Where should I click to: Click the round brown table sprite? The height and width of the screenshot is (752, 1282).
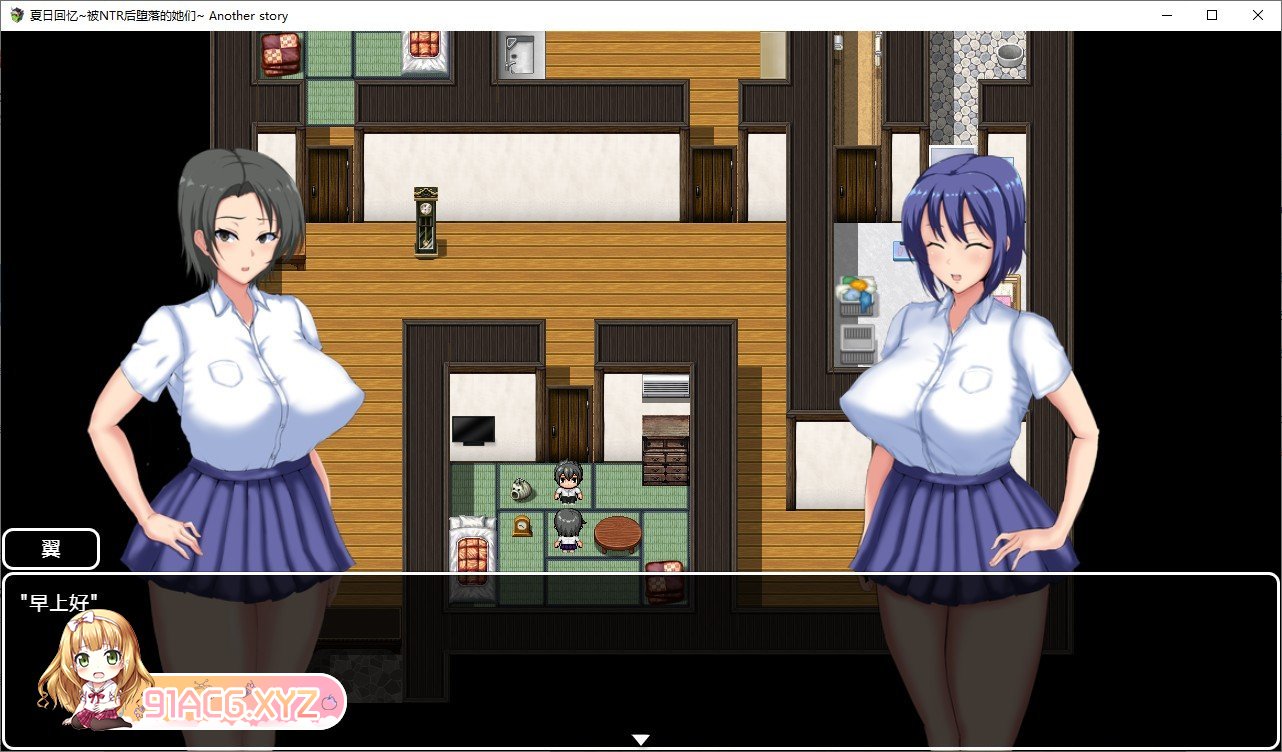[618, 533]
